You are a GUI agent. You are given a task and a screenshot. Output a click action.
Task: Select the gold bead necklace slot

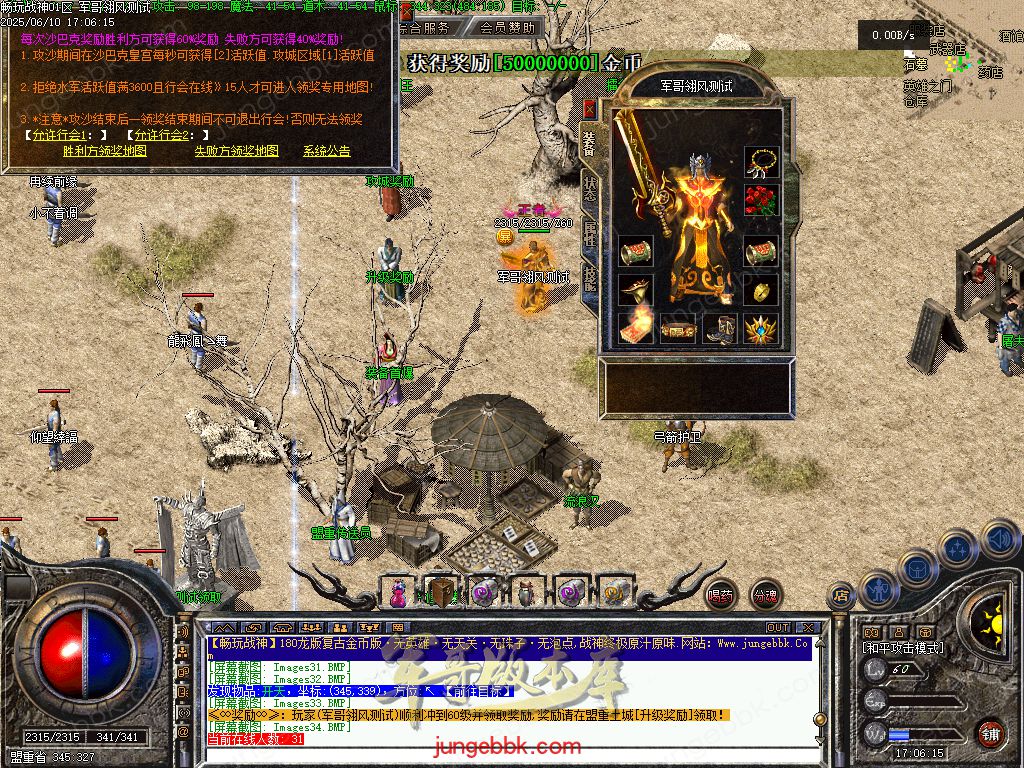762,162
